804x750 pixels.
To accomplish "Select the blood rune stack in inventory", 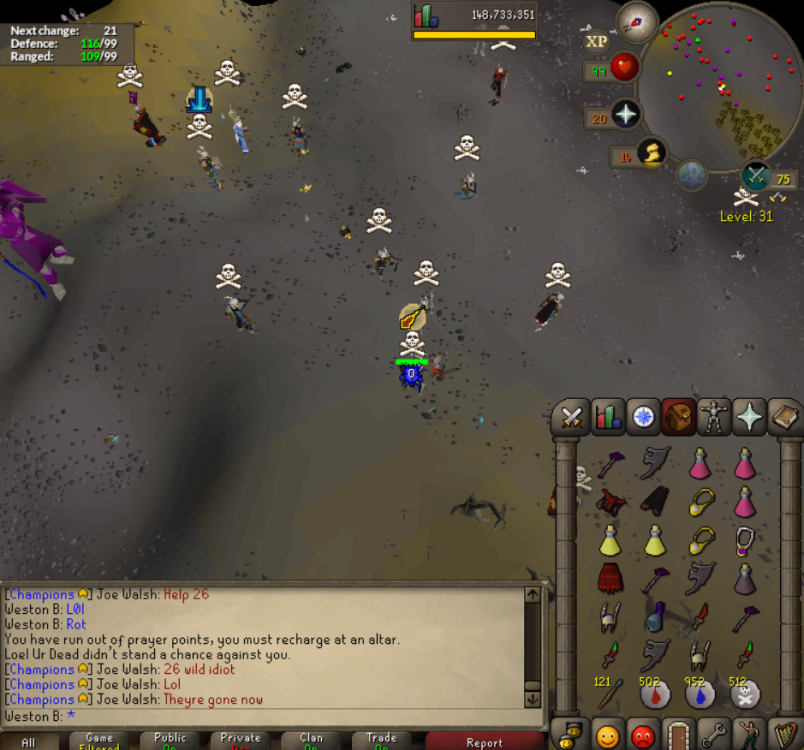I will 655,691.
